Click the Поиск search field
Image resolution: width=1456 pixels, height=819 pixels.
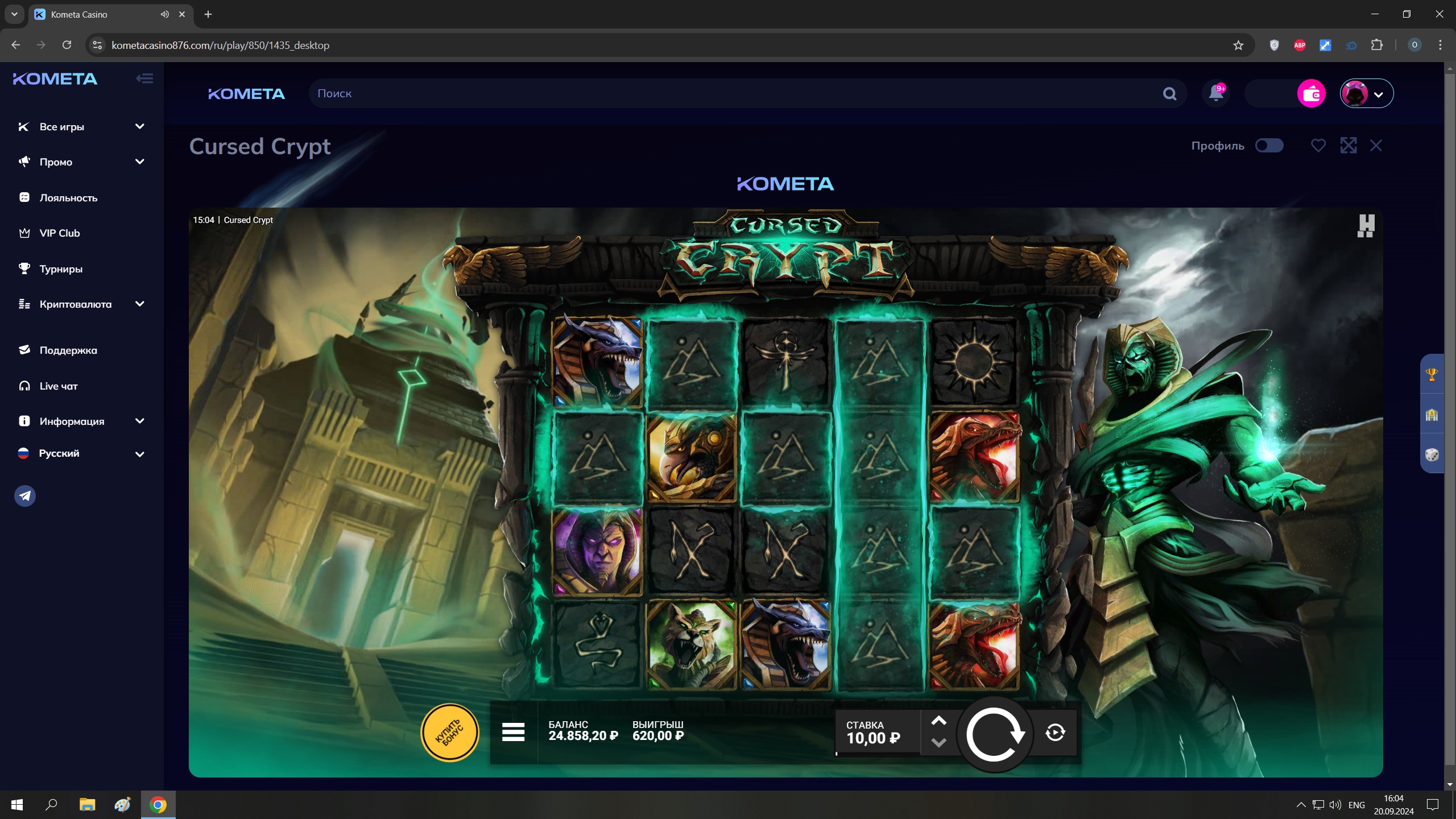734,94
